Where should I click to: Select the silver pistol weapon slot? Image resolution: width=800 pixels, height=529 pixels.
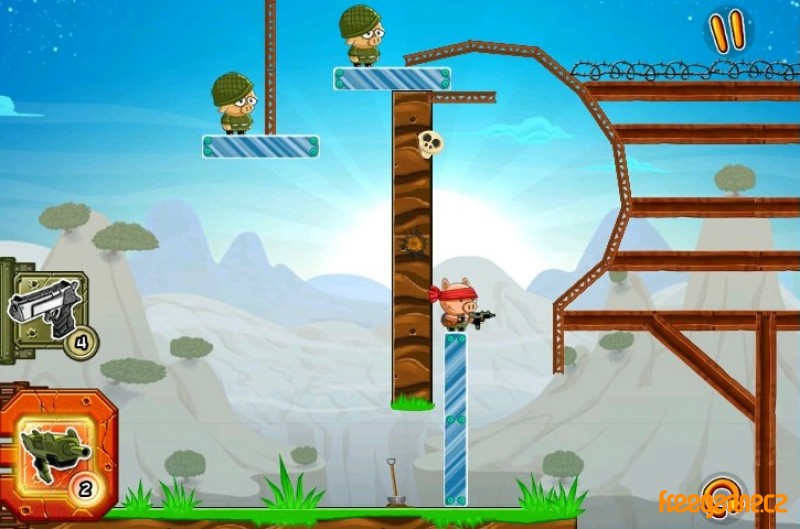[x=46, y=310]
